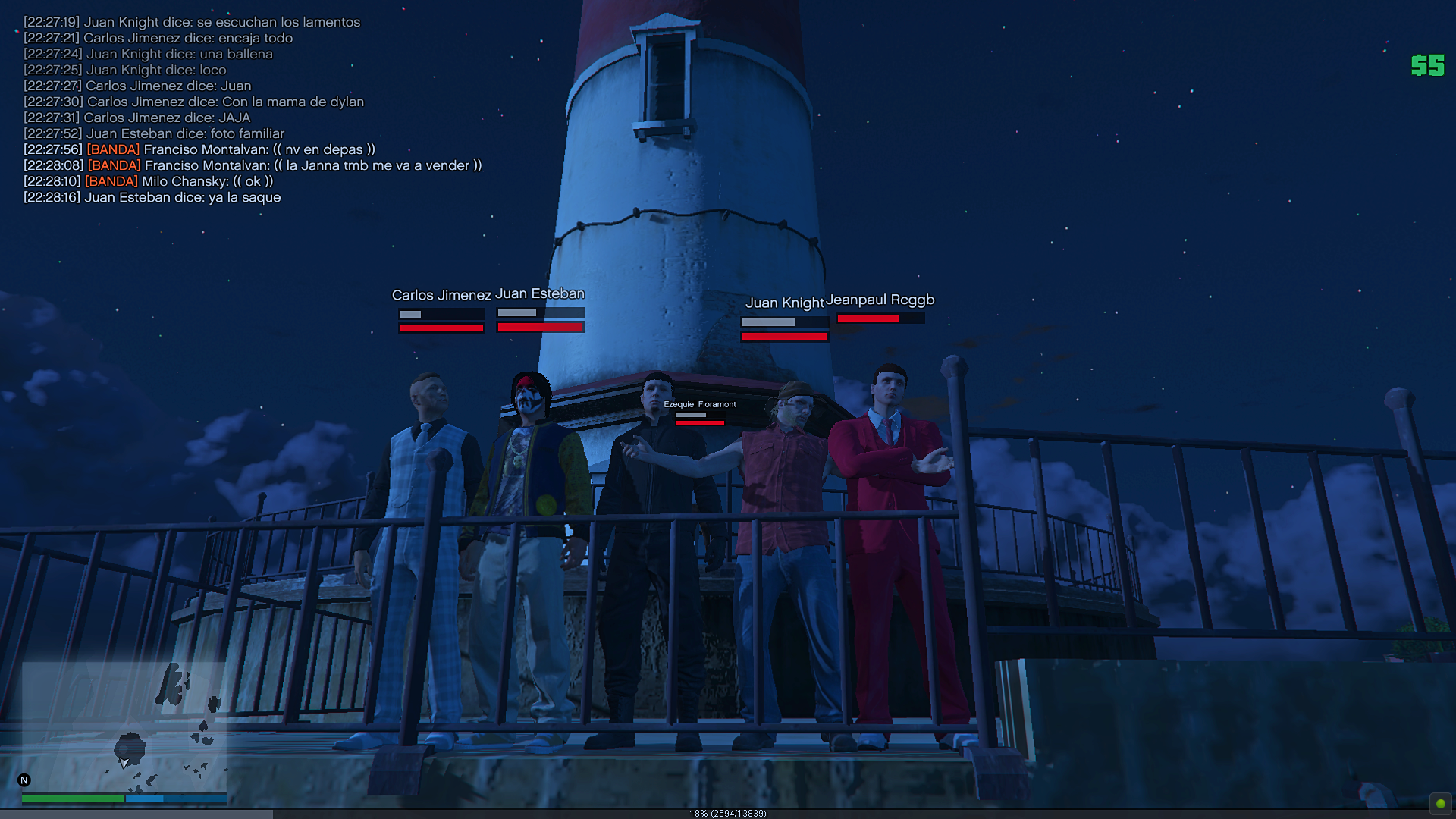Click the minimap in the corner

(124, 726)
